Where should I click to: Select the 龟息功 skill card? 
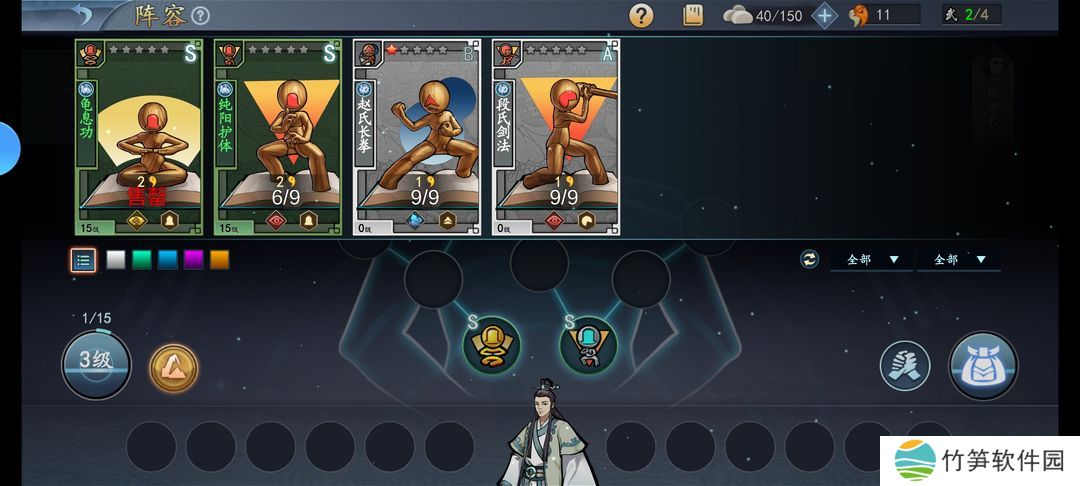(x=139, y=137)
